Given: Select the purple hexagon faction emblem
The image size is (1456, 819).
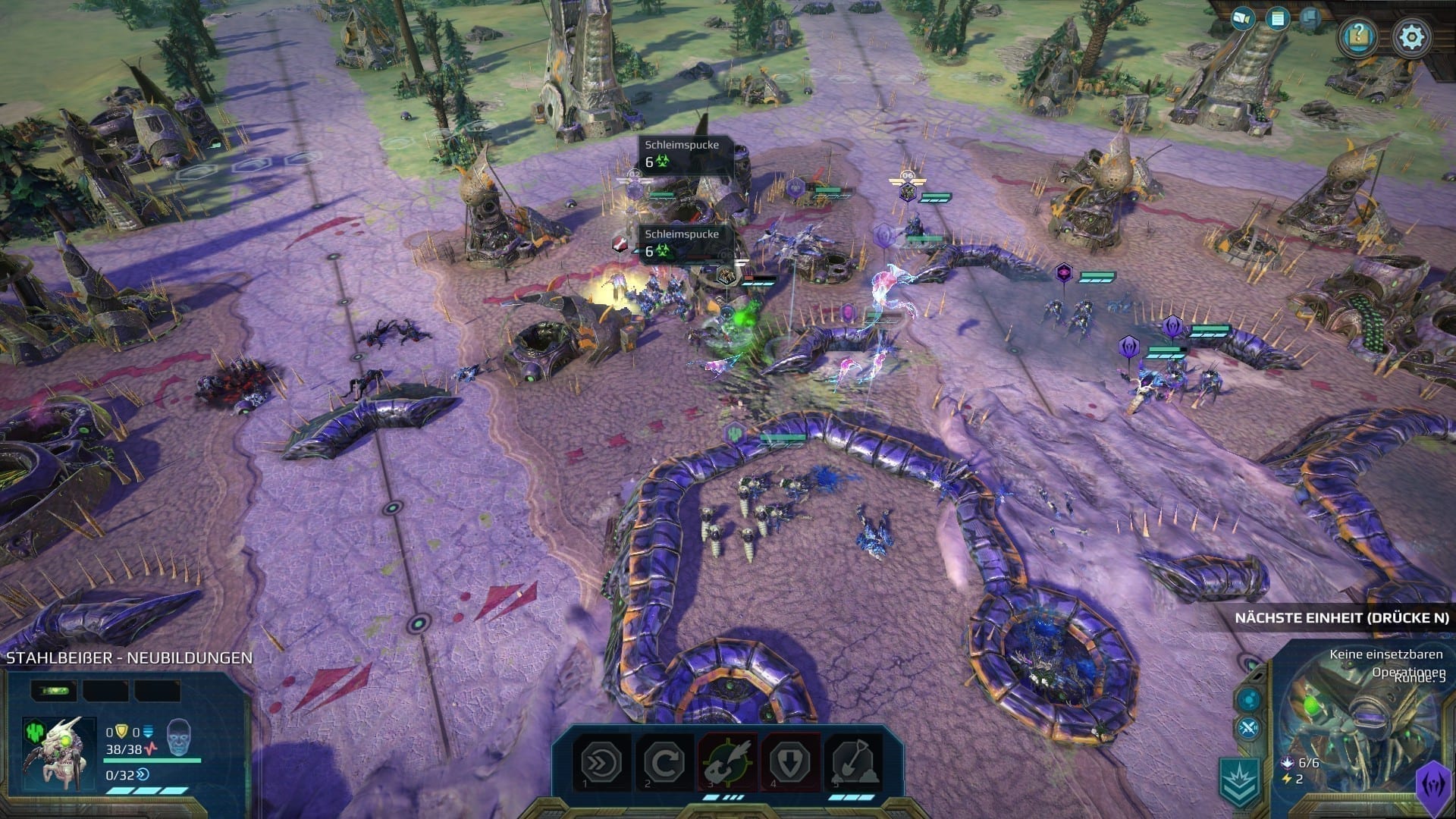Looking at the screenshot, I should (x=1434, y=782).
